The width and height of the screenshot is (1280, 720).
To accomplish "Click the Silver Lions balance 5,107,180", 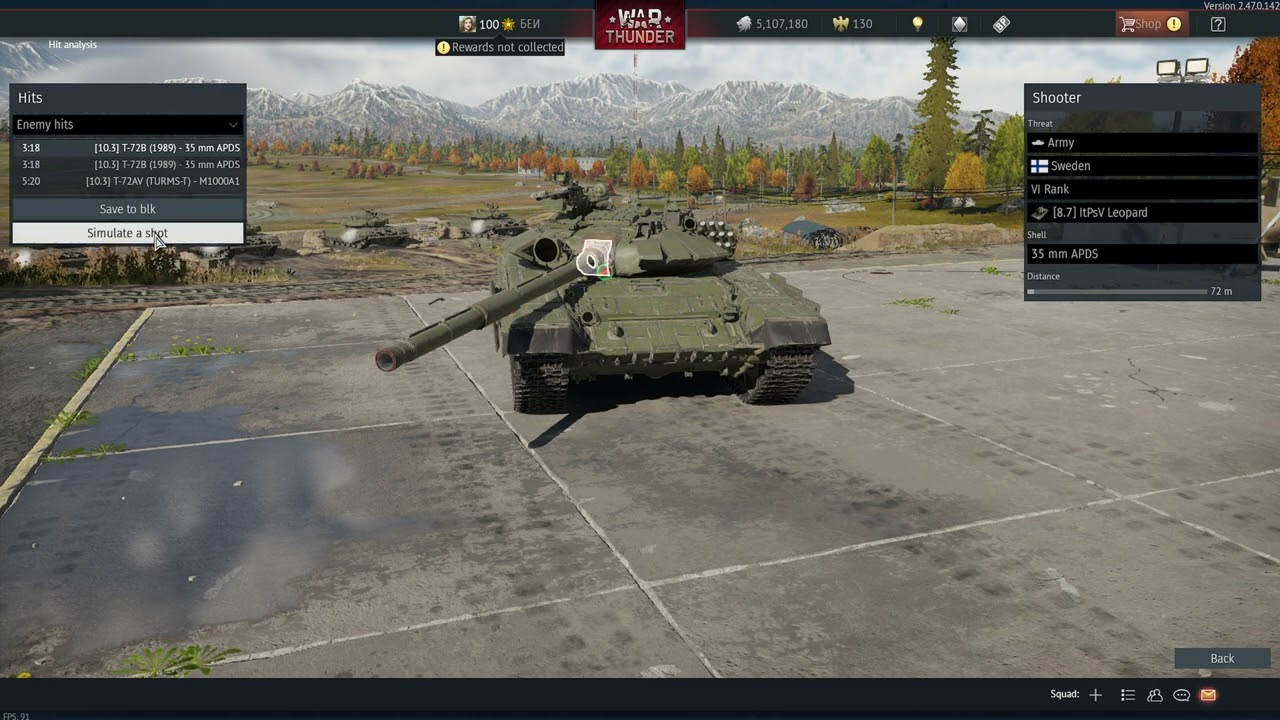I will [772, 24].
